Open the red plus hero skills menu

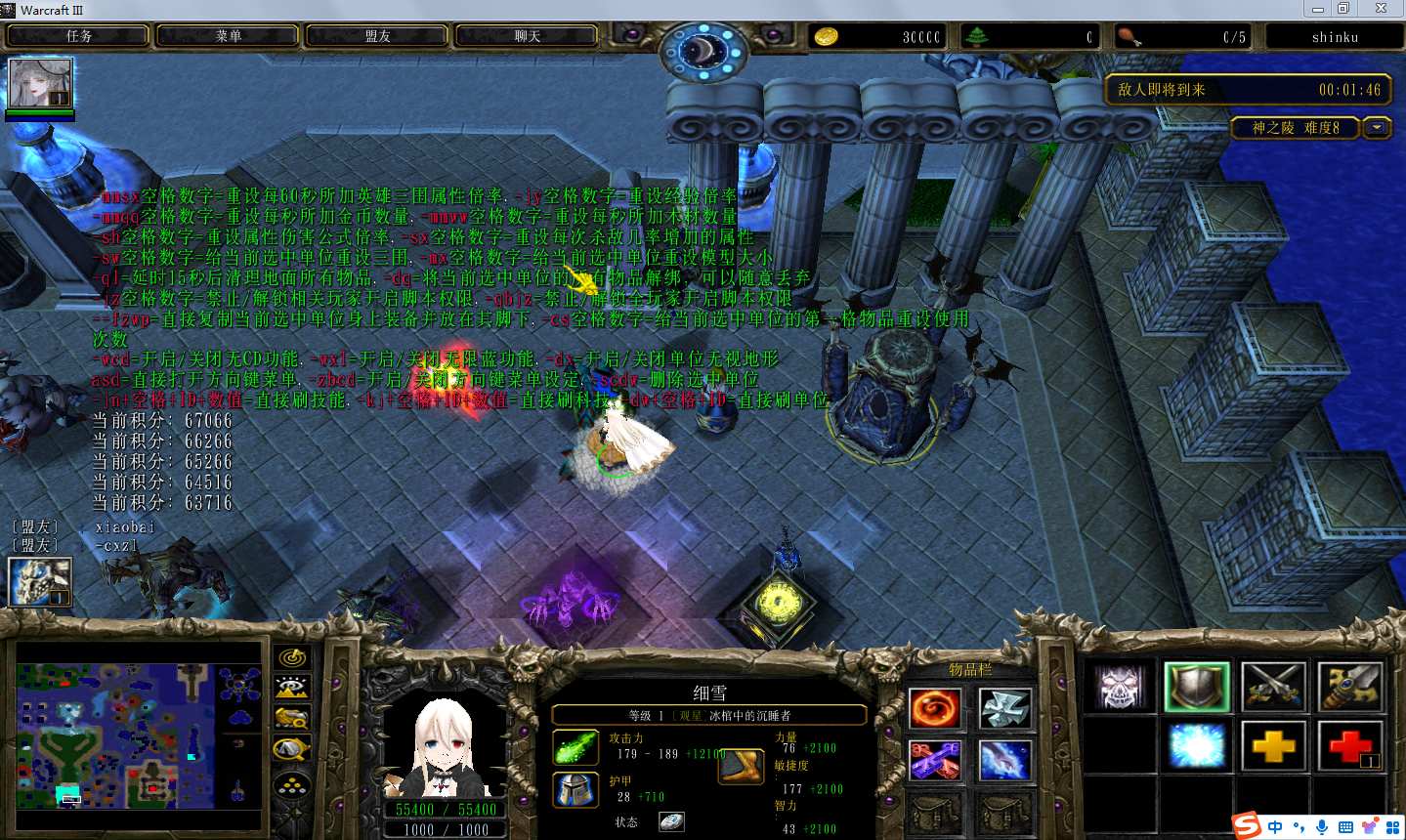tap(1349, 747)
